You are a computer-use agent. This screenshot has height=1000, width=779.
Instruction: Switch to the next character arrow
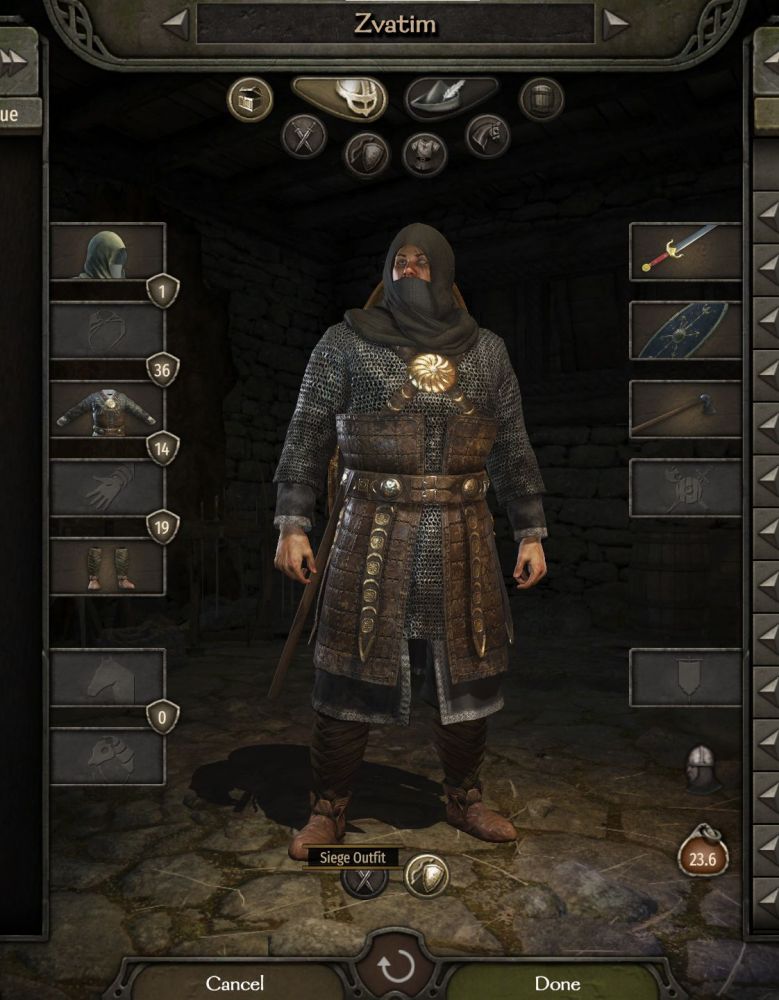[615, 23]
